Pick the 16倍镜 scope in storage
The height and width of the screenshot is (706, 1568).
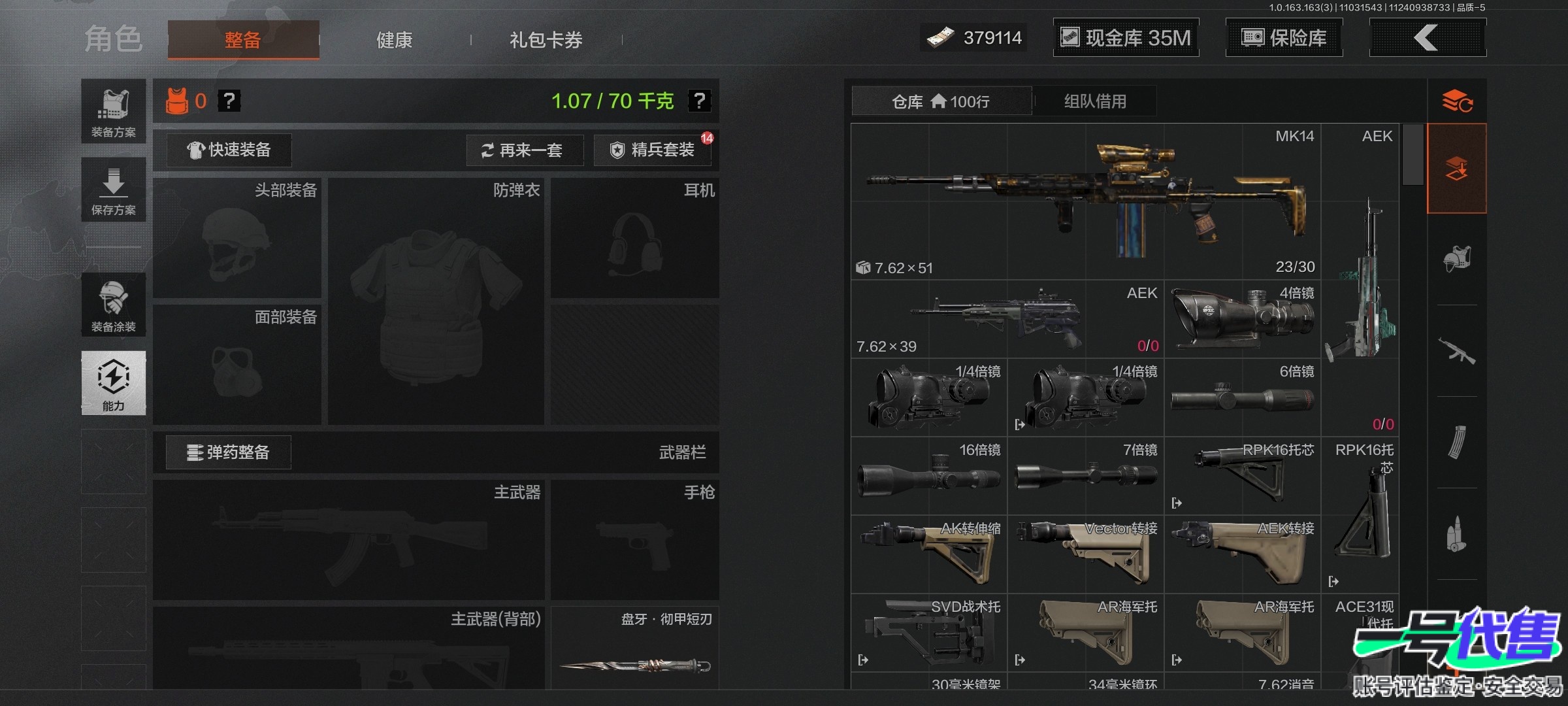[x=928, y=476]
